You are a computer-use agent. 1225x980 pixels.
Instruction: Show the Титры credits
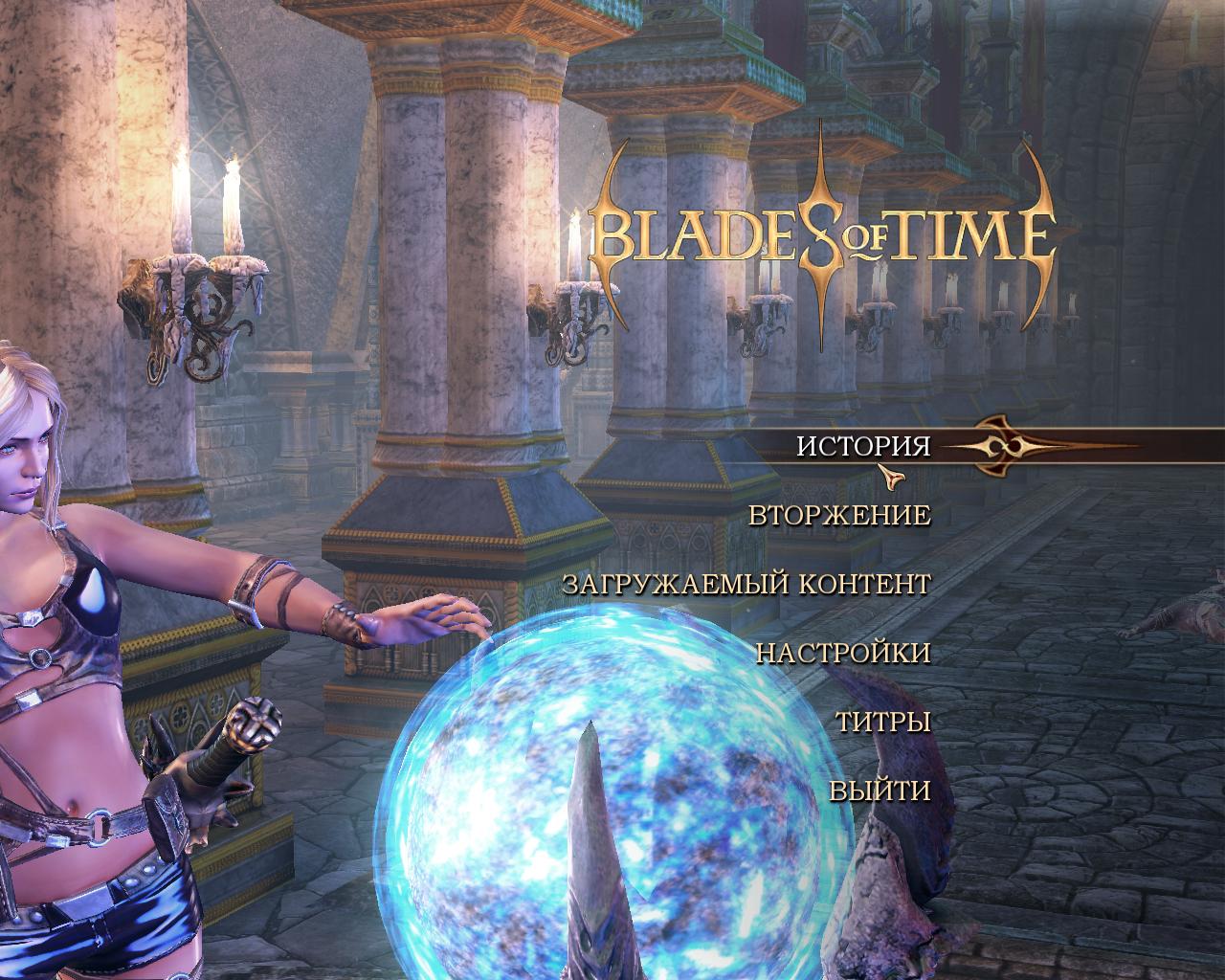(x=883, y=722)
